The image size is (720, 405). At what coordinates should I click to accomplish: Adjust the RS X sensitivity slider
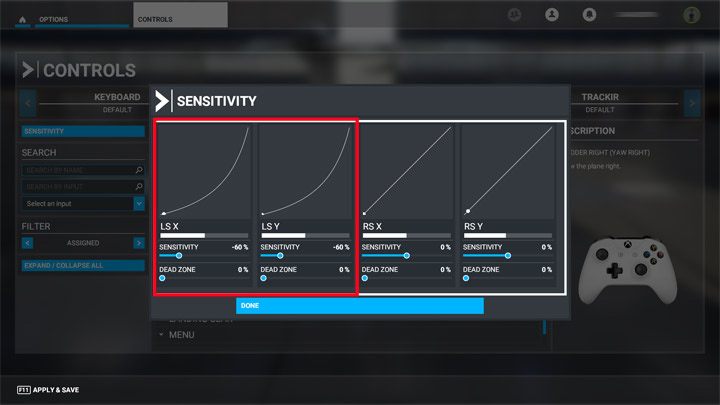click(406, 256)
